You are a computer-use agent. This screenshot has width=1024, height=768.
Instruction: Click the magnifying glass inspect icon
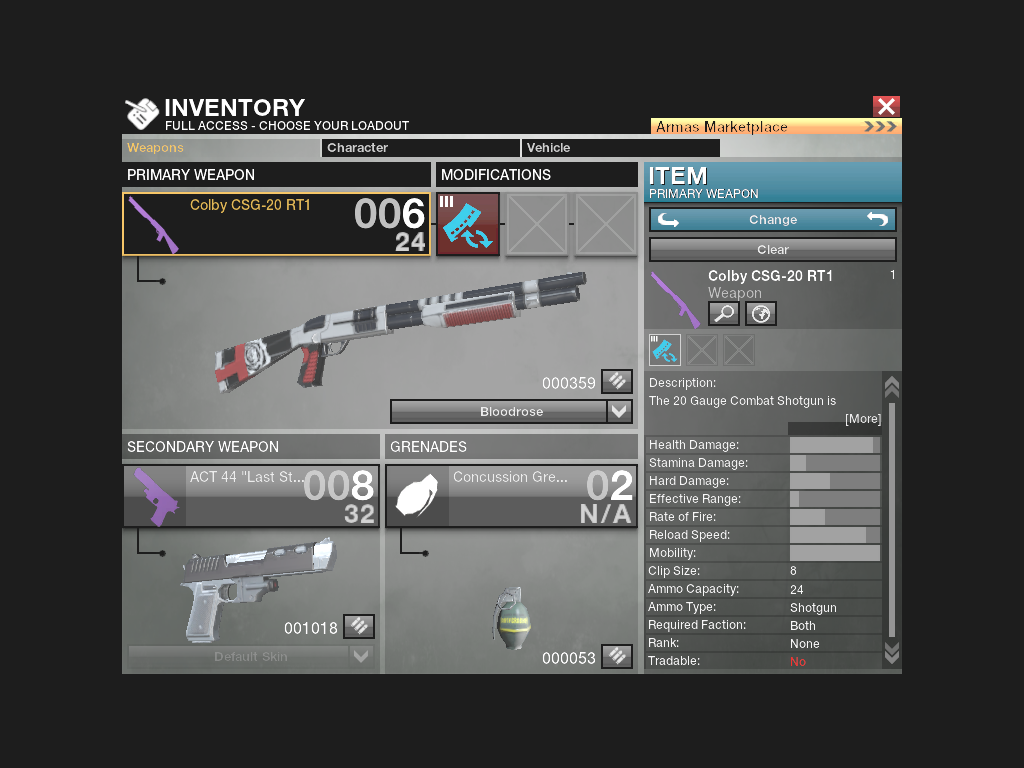pos(723,314)
